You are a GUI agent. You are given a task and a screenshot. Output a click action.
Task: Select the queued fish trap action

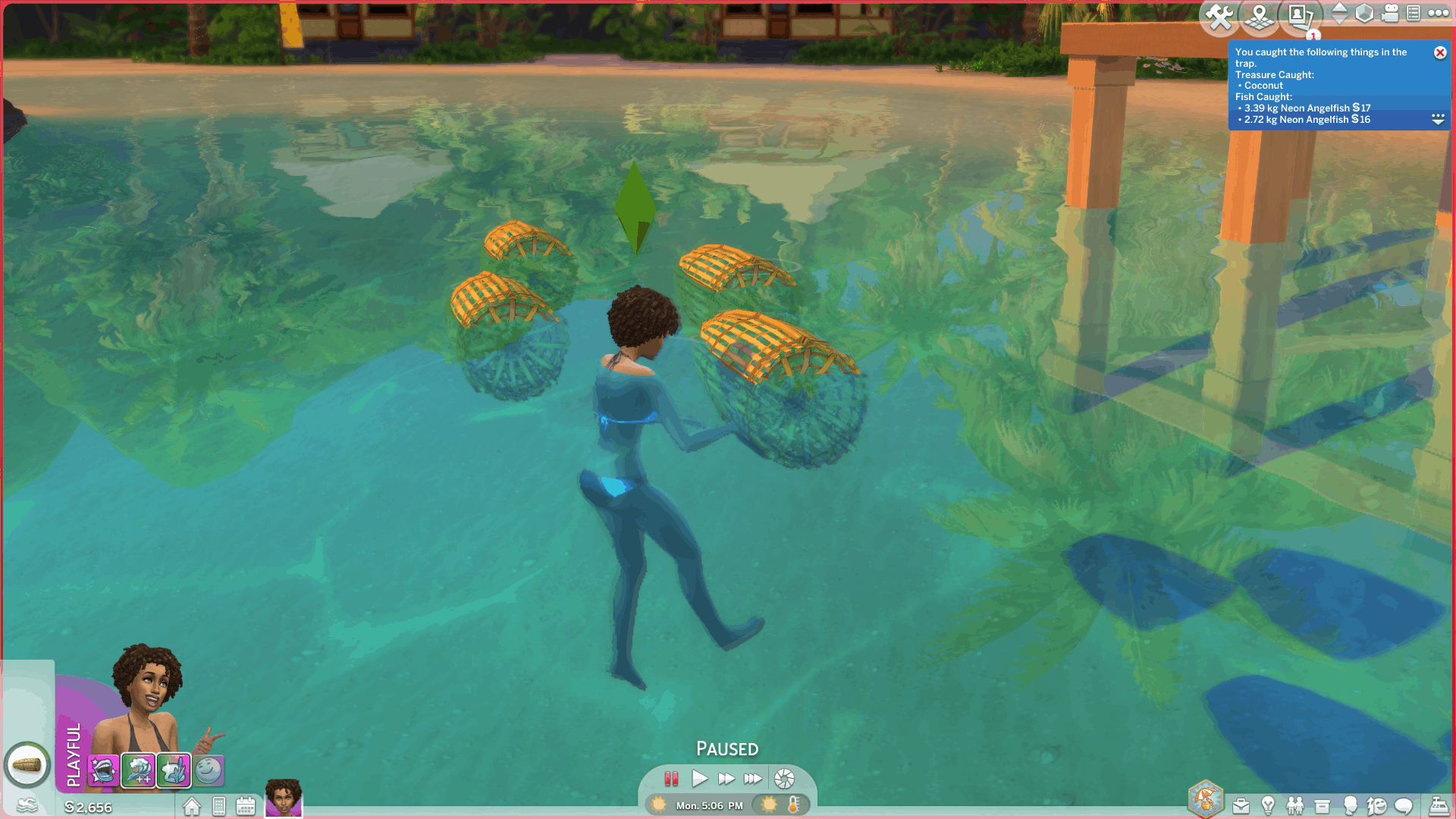coord(27,765)
